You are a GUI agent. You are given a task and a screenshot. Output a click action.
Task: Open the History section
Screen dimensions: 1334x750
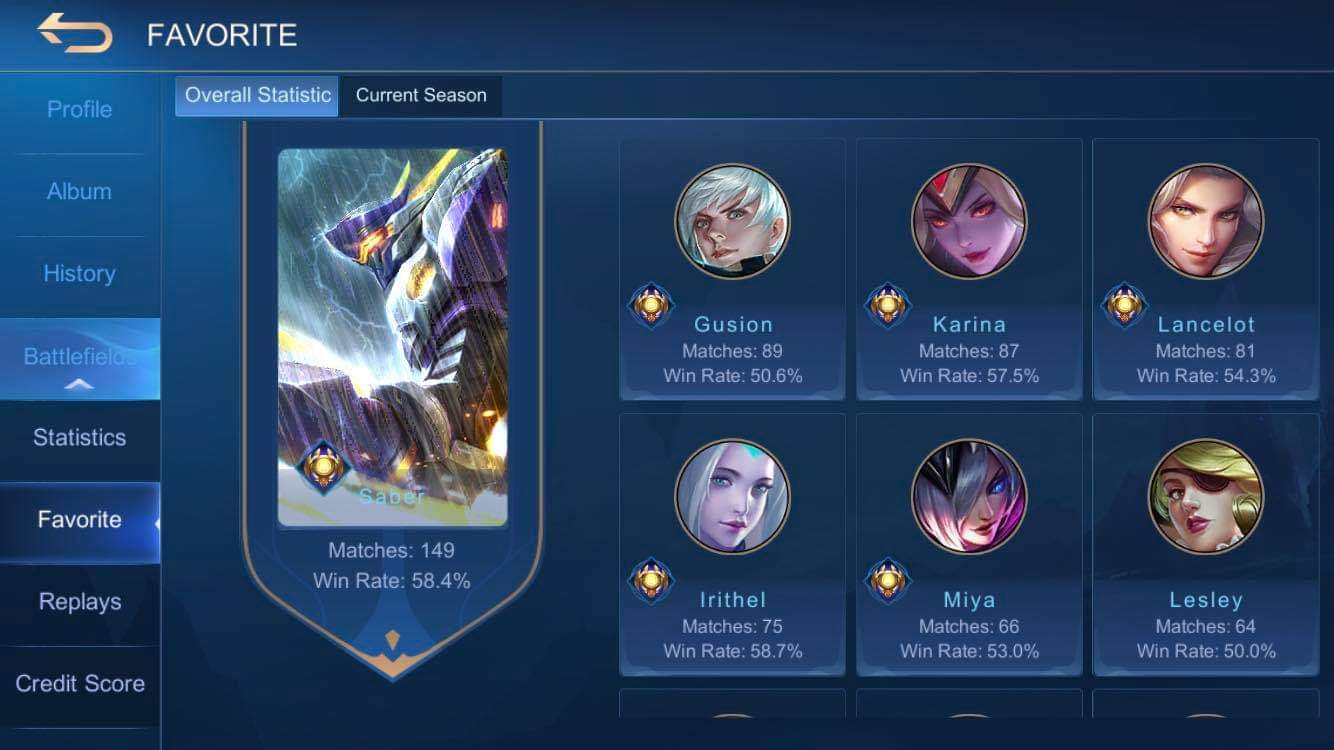click(79, 273)
